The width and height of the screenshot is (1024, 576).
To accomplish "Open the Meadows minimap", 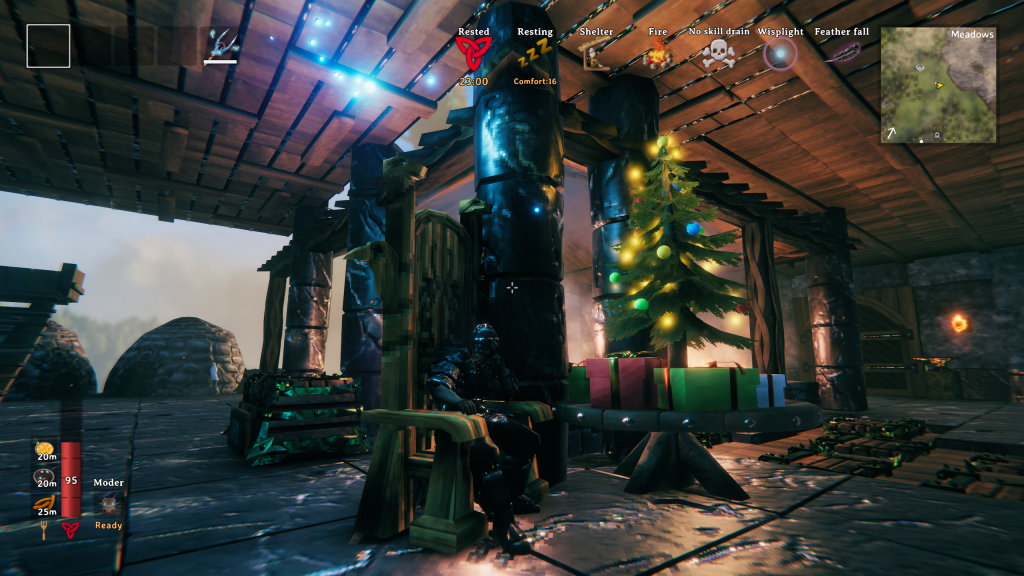I will coord(938,85).
